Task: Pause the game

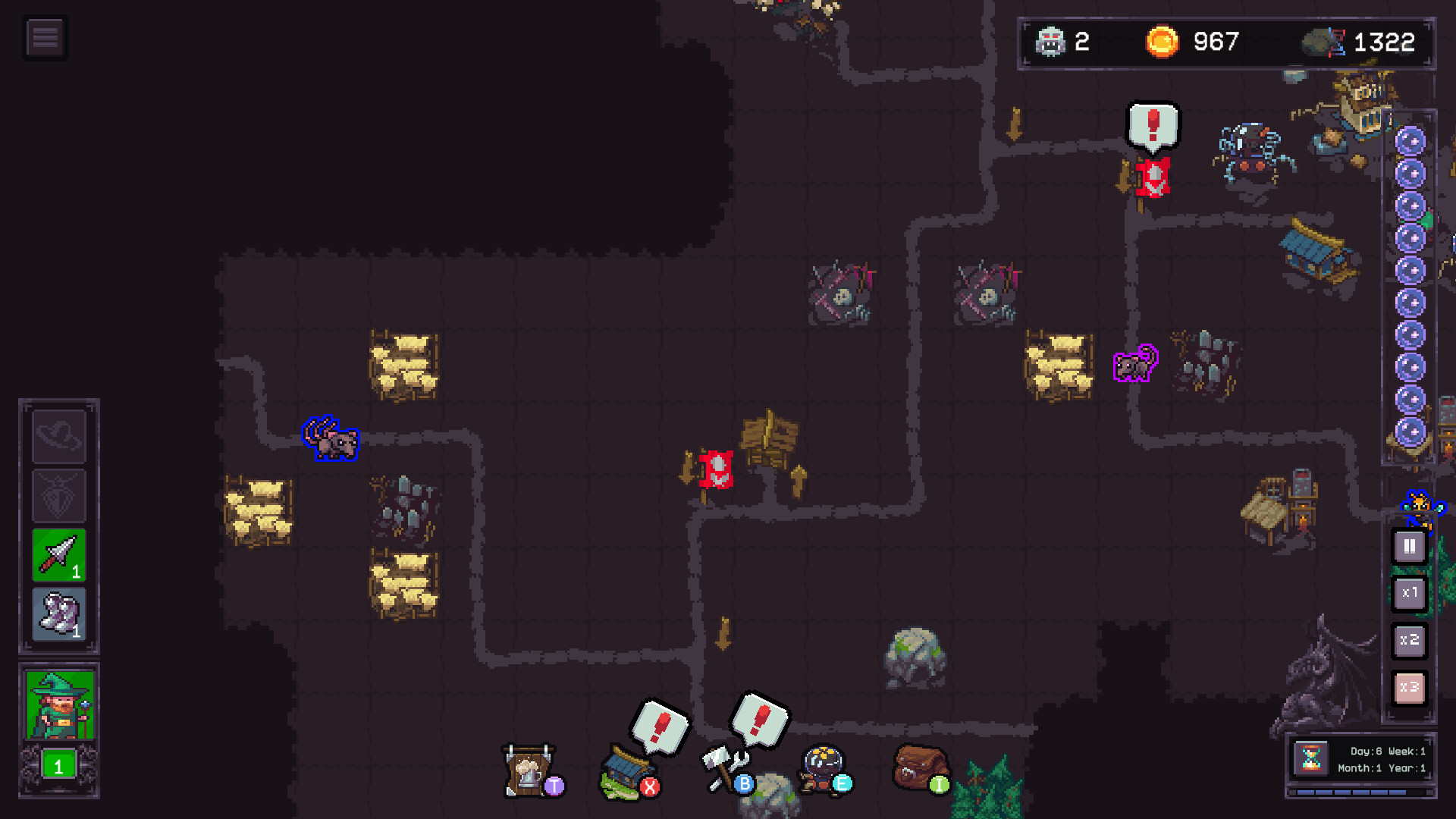Action: (x=1408, y=545)
